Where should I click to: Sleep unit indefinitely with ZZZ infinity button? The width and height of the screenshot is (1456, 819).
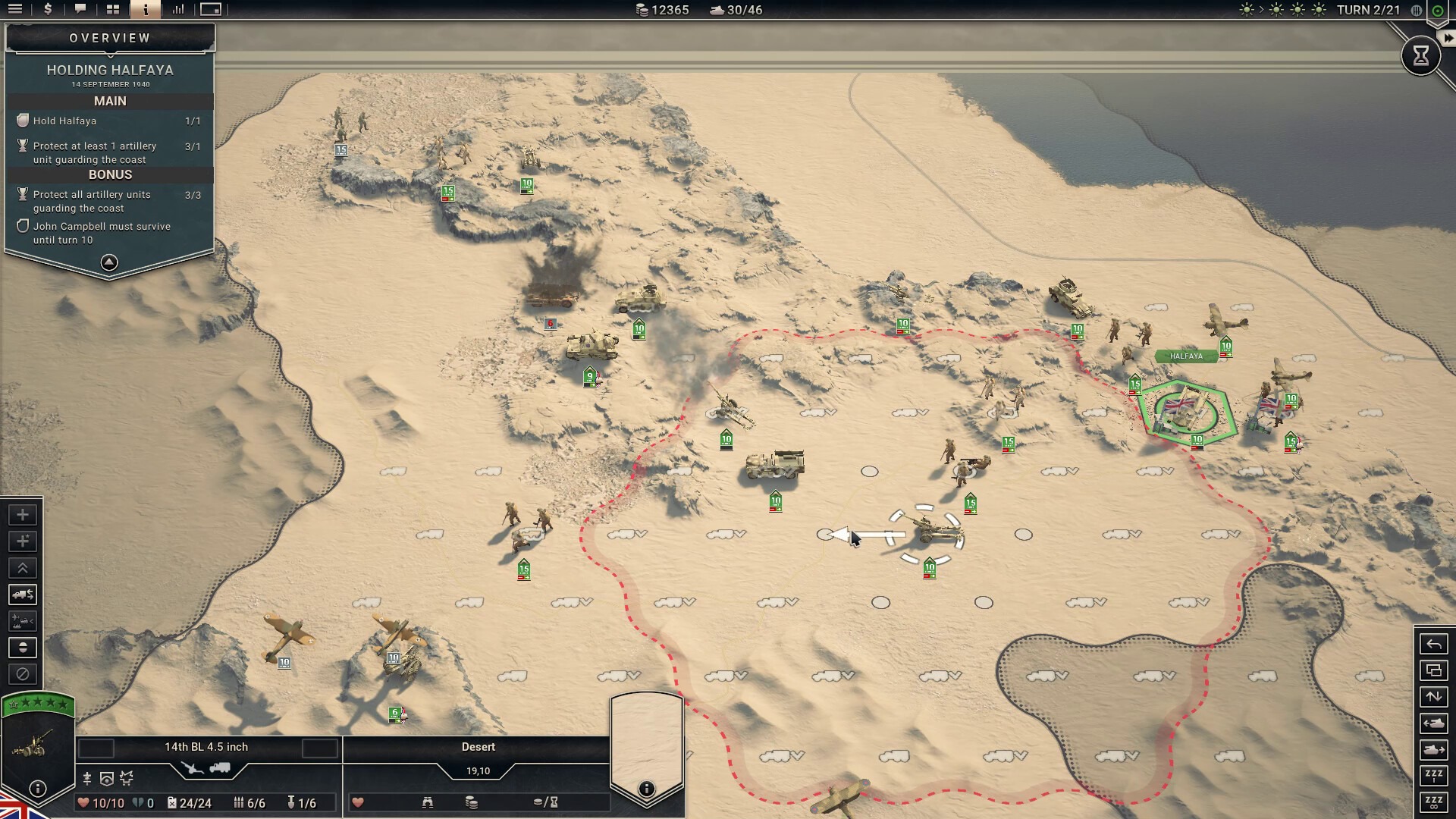coord(1433,802)
